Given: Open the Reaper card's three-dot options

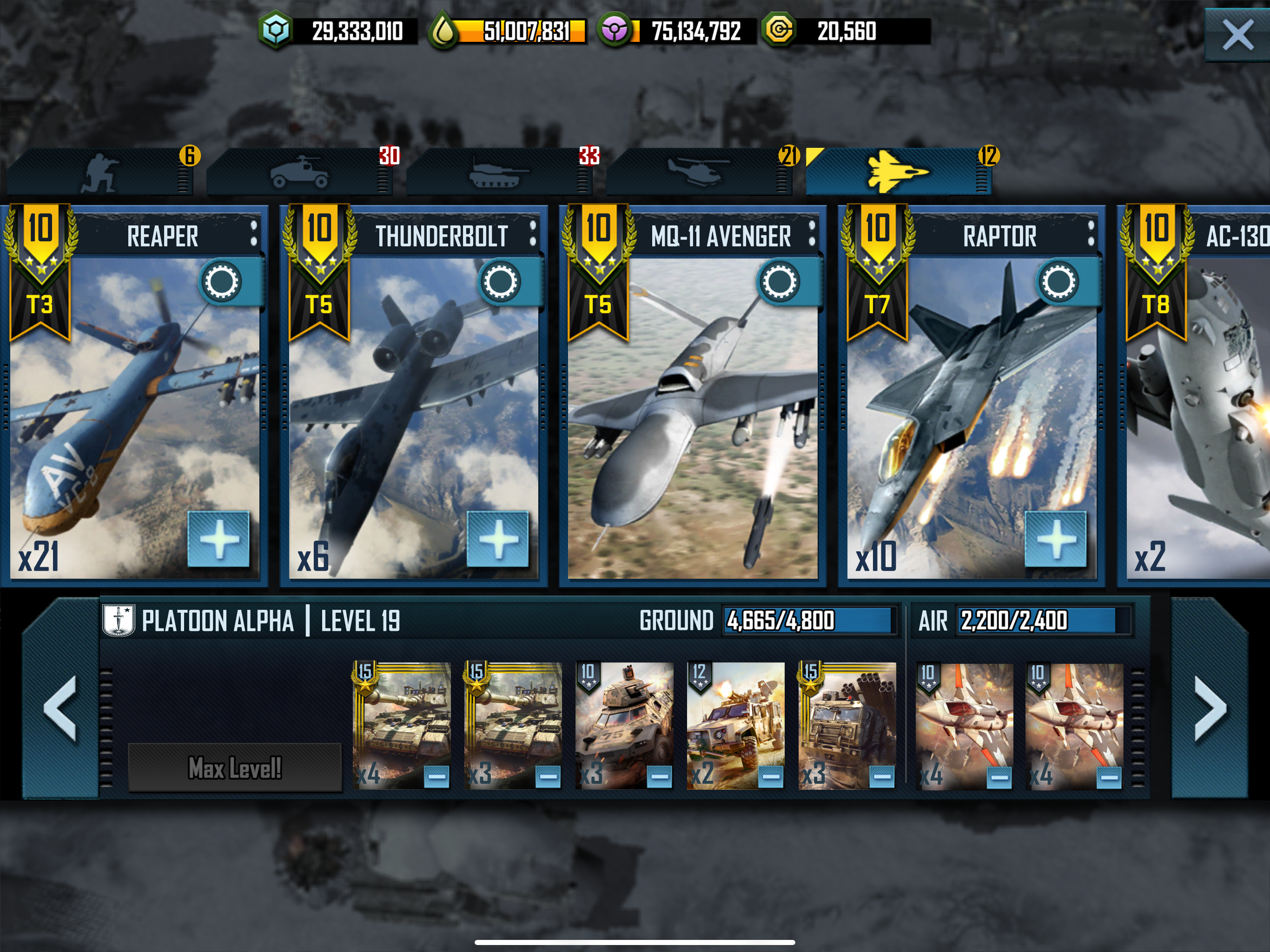Looking at the screenshot, I should [x=254, y=234].
